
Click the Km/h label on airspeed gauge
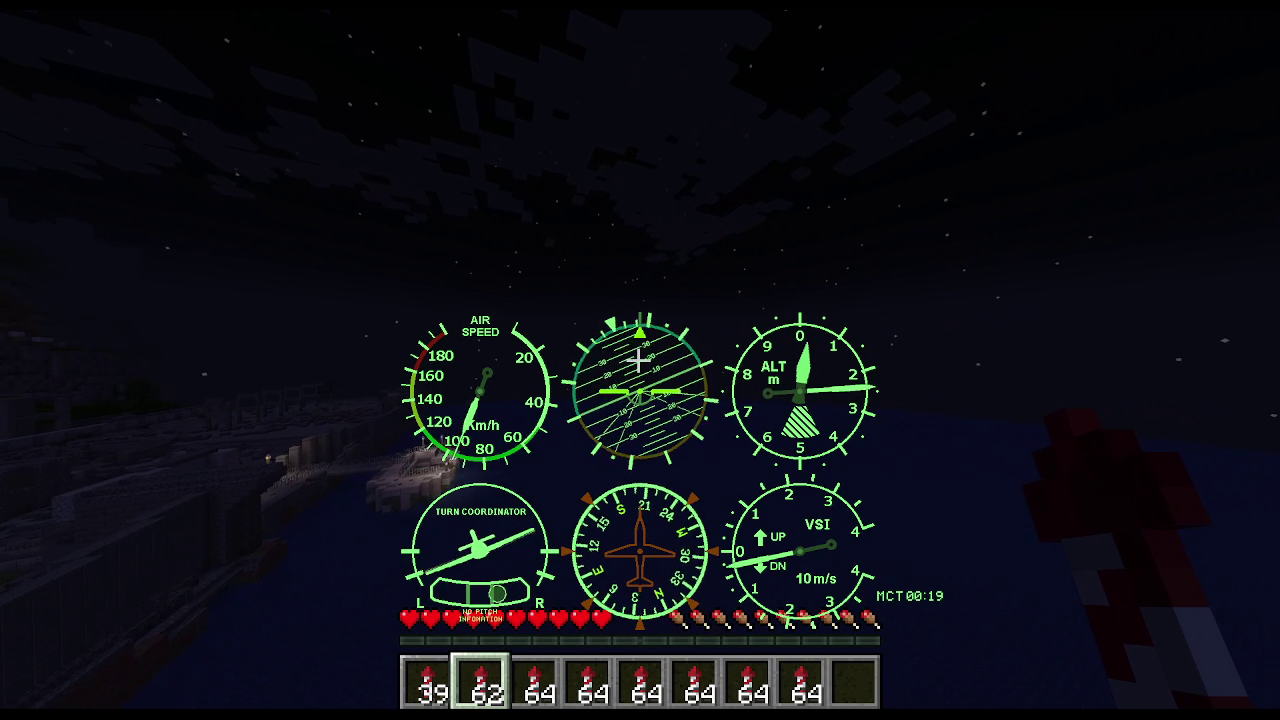tap(487, 424)
